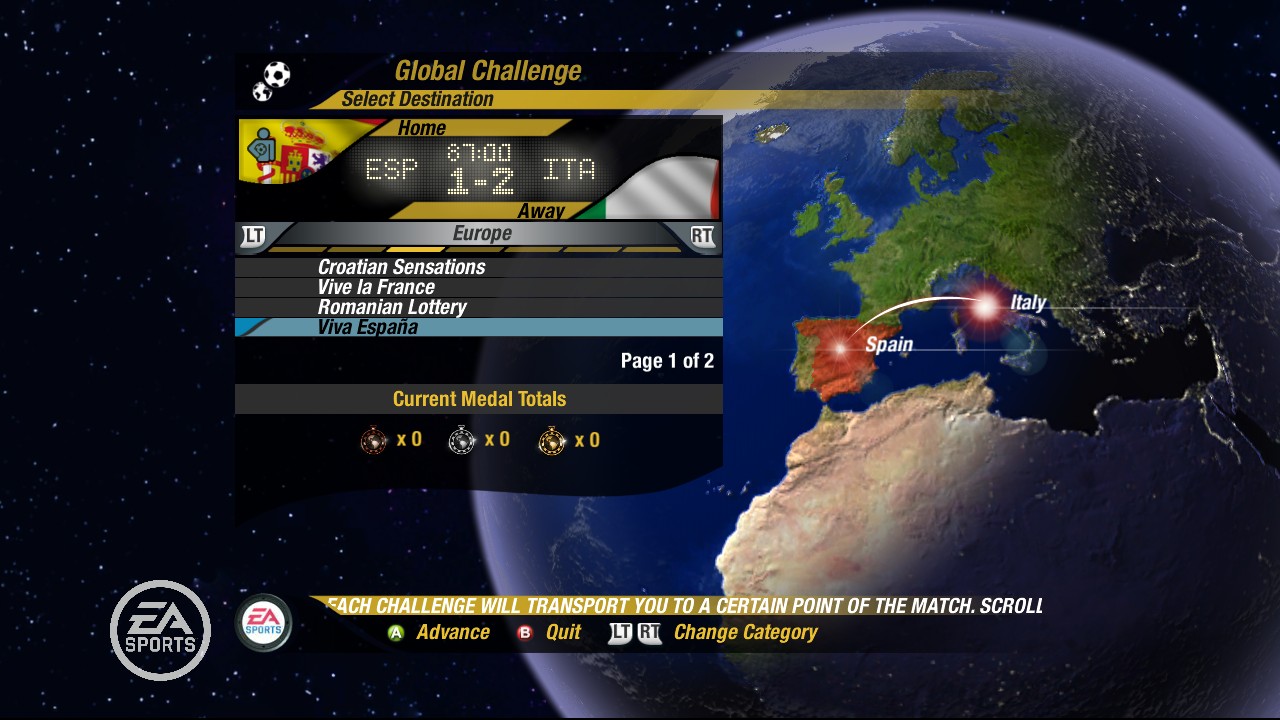The image size is (1280, 720).
Task: Choose the Vive la France challenge
Action: [x=376, y=287]
